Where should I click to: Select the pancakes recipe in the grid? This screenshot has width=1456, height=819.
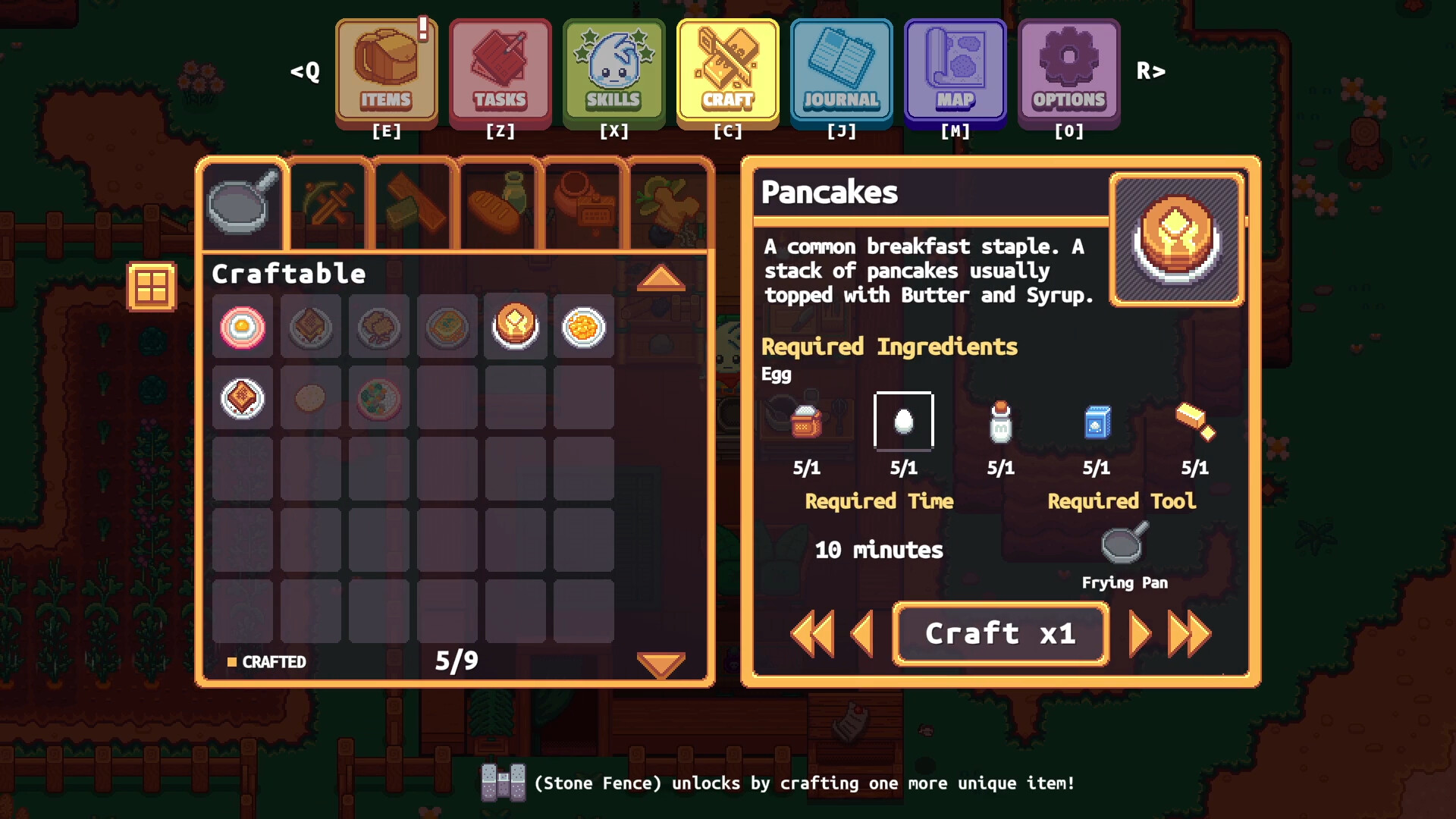(516, 326)
